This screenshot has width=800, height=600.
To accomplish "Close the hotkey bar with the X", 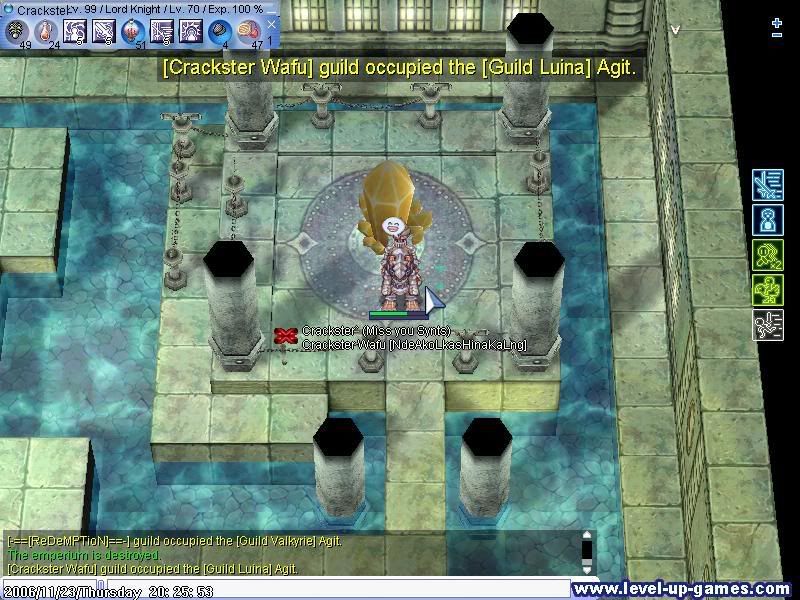I will tap(271, 25).
